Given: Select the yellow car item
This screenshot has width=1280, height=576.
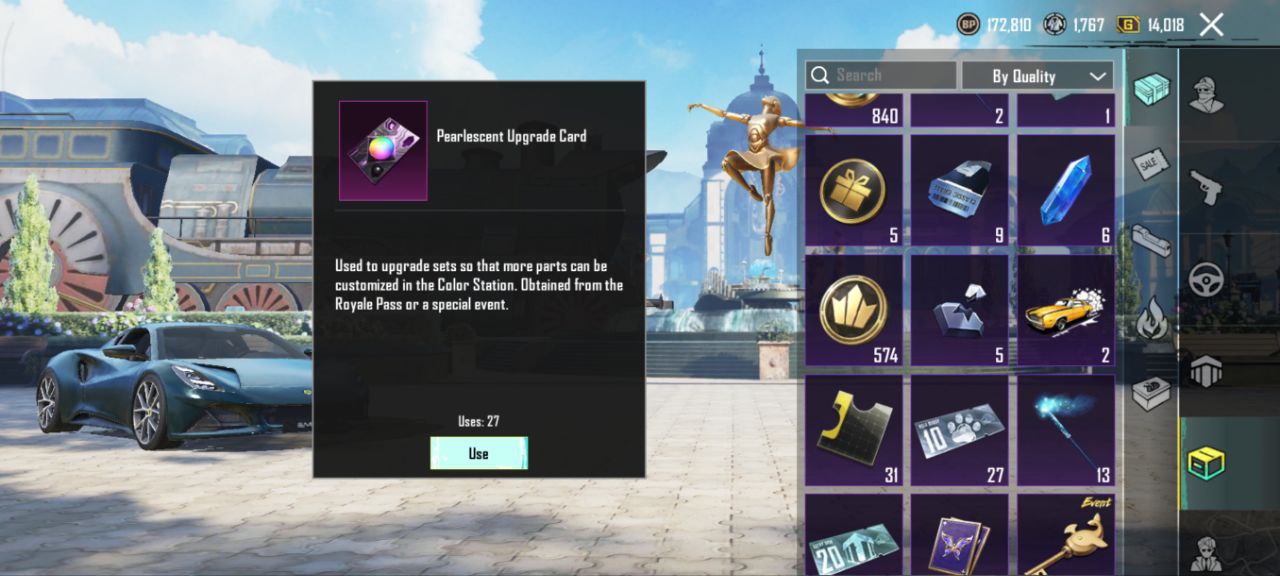Looking at the screenshot, I should click(1065, 310).
